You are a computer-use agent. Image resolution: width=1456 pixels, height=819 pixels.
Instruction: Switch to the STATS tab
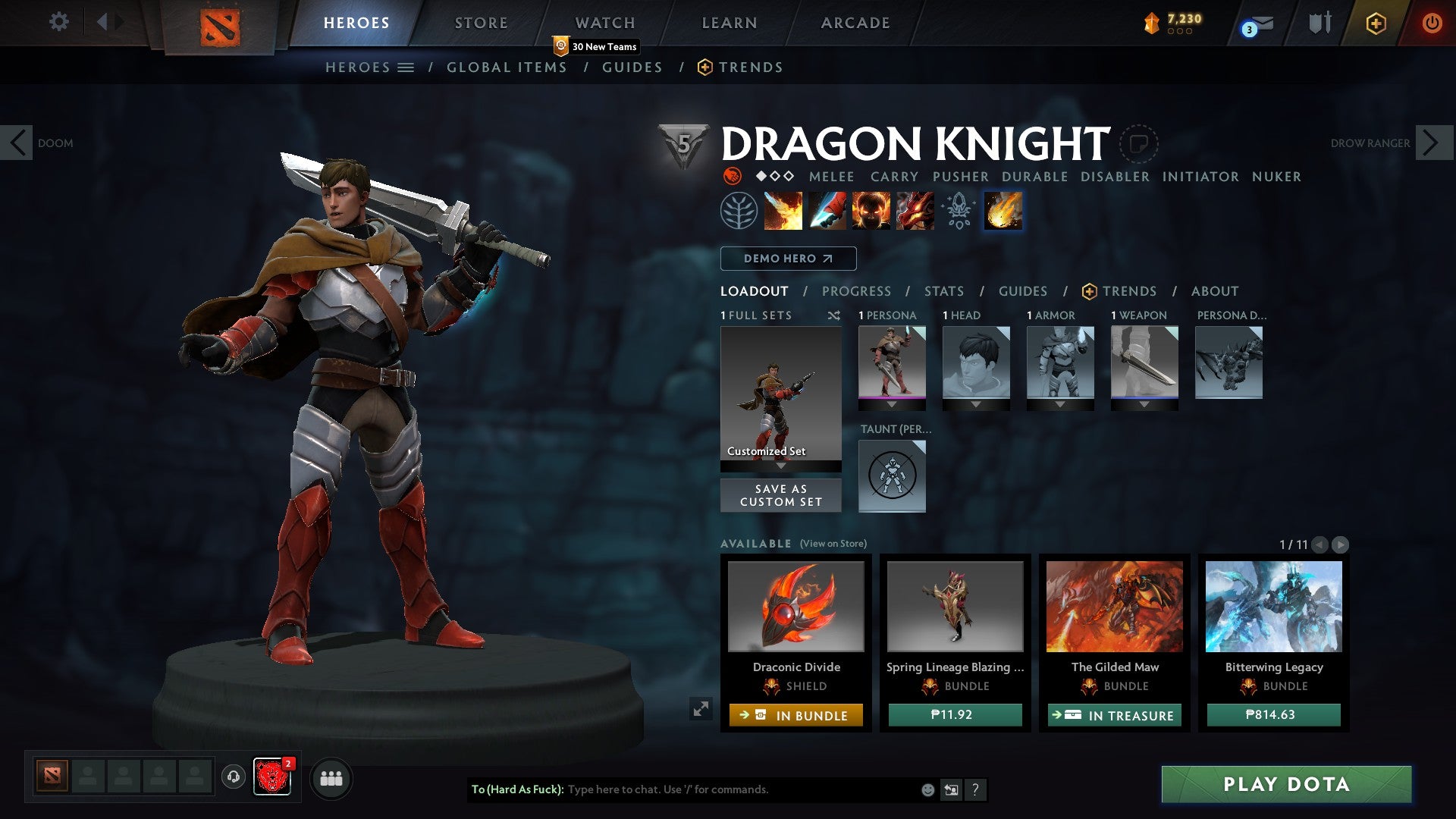click(943, 290)
